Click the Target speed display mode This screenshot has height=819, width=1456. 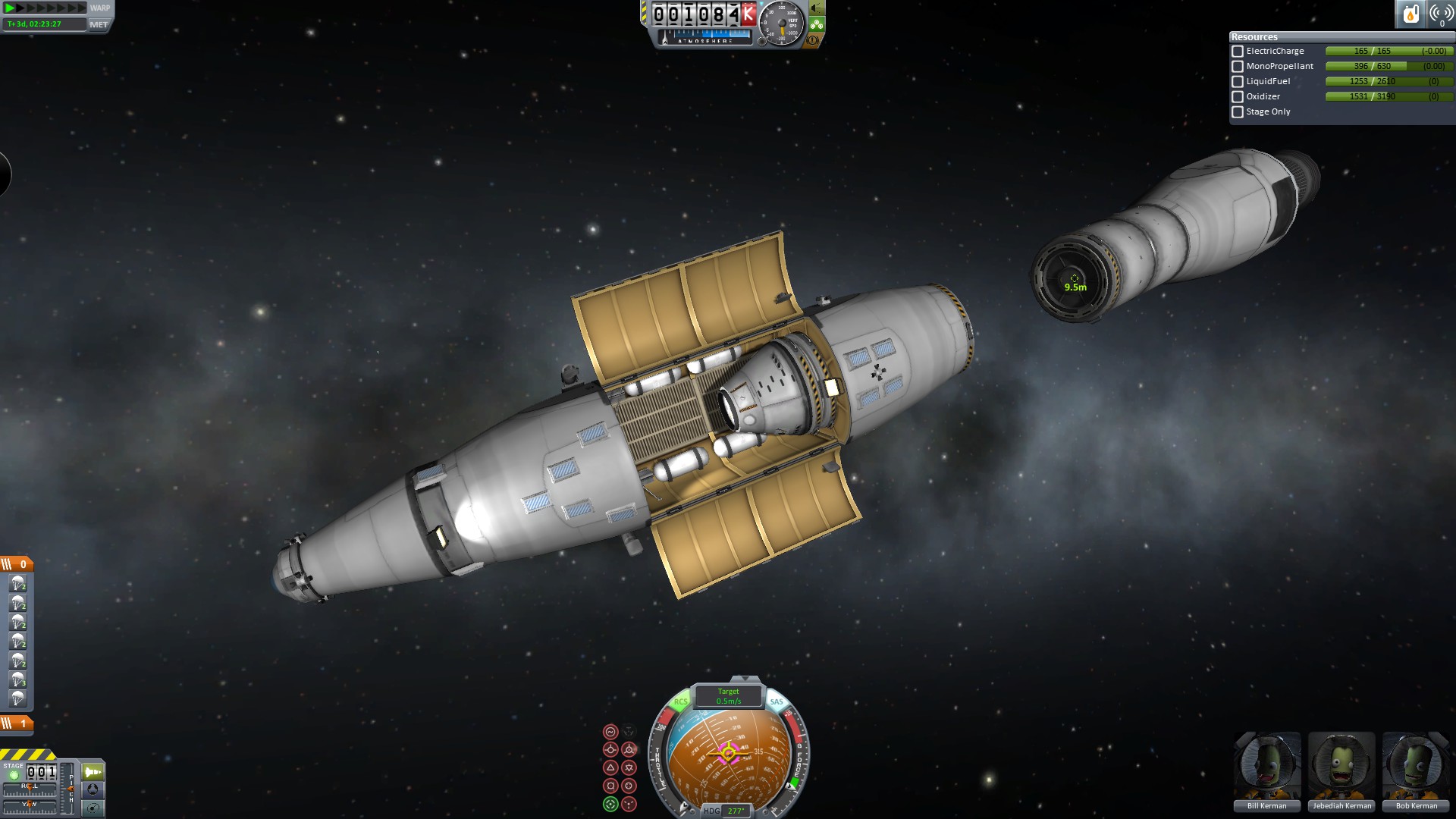tap(728, 696)
